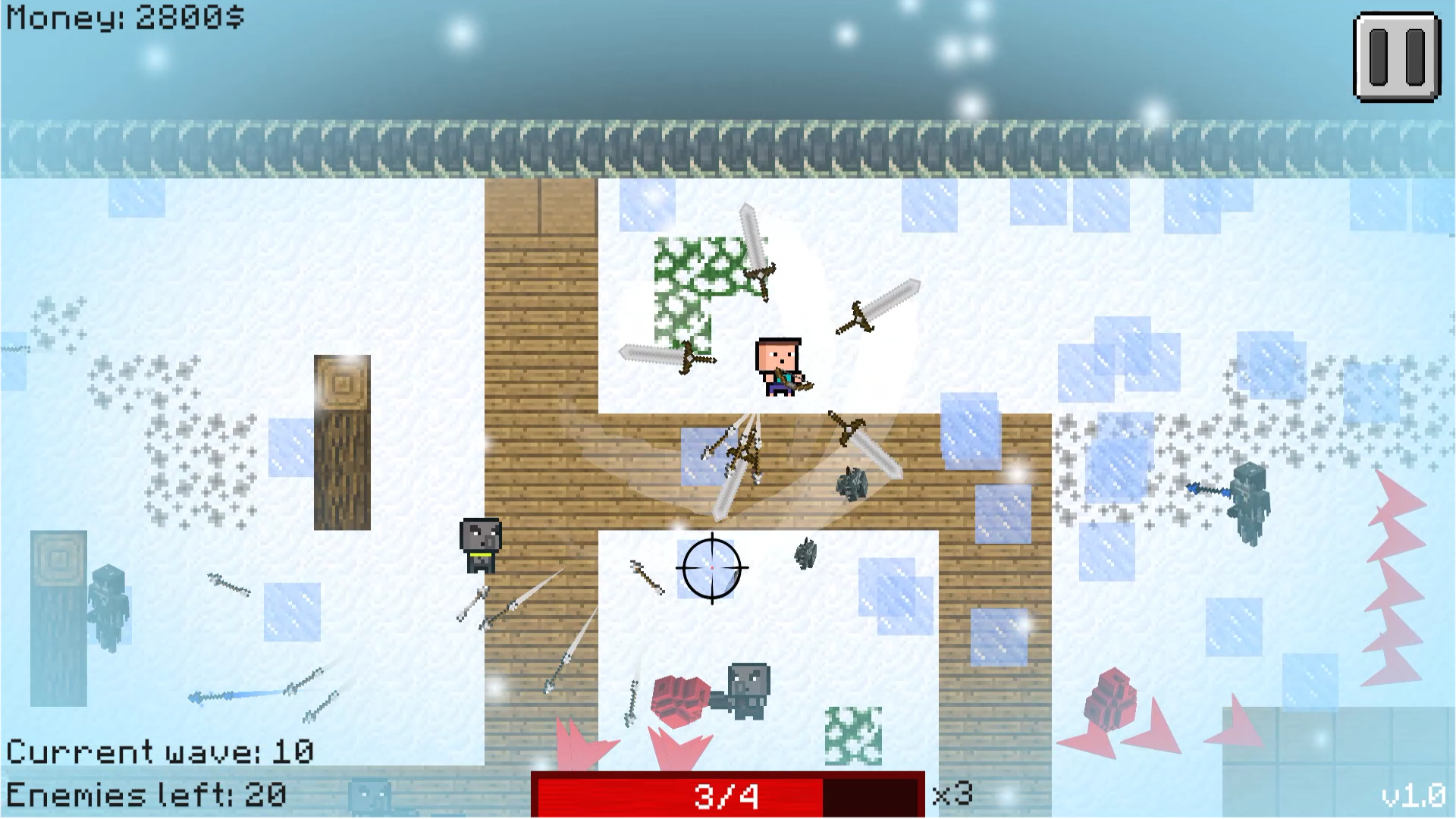The image size is (1456, 819).
Task: Click the crosshair aiming reticle
Action: (711, 569)
